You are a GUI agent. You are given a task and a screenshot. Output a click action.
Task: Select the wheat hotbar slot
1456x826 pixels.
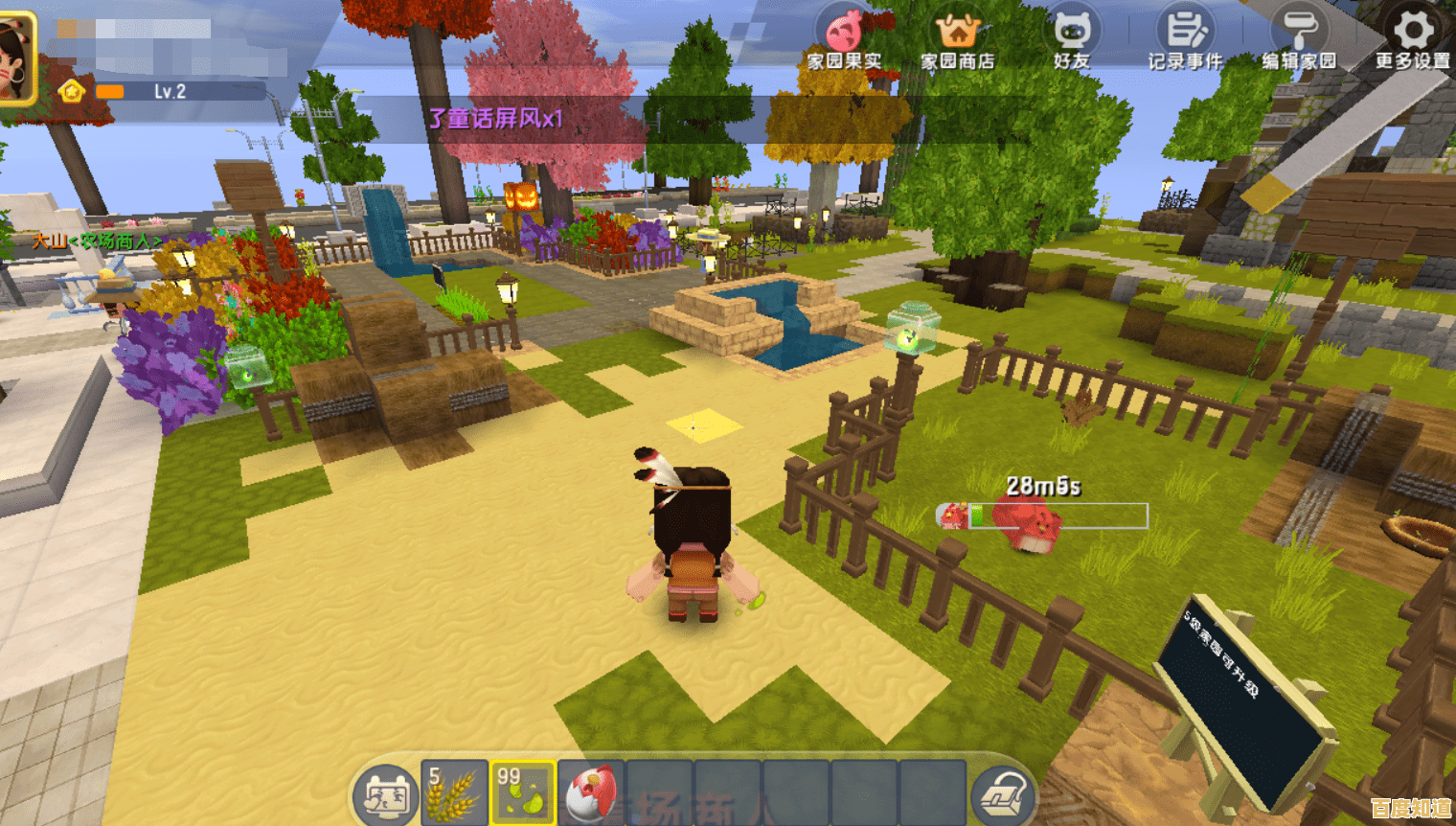(454, 792)
